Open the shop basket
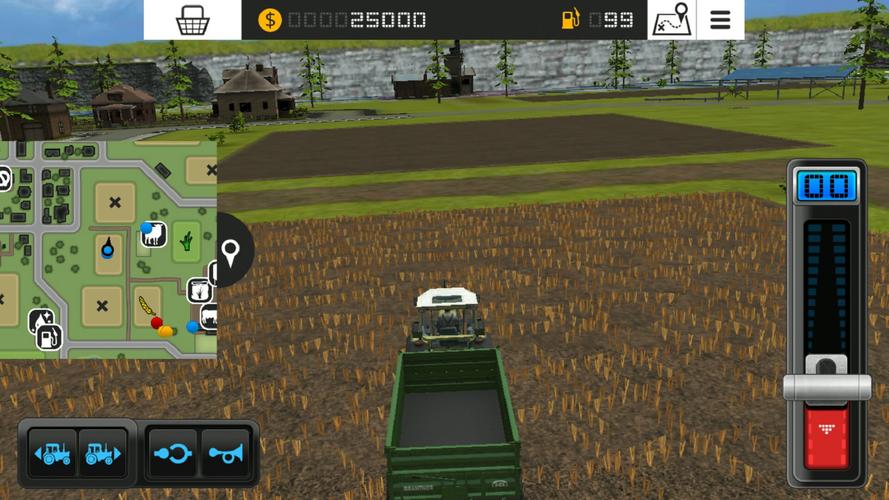The width and height of the screenshot is (889, 500). (x=192, y=19)
